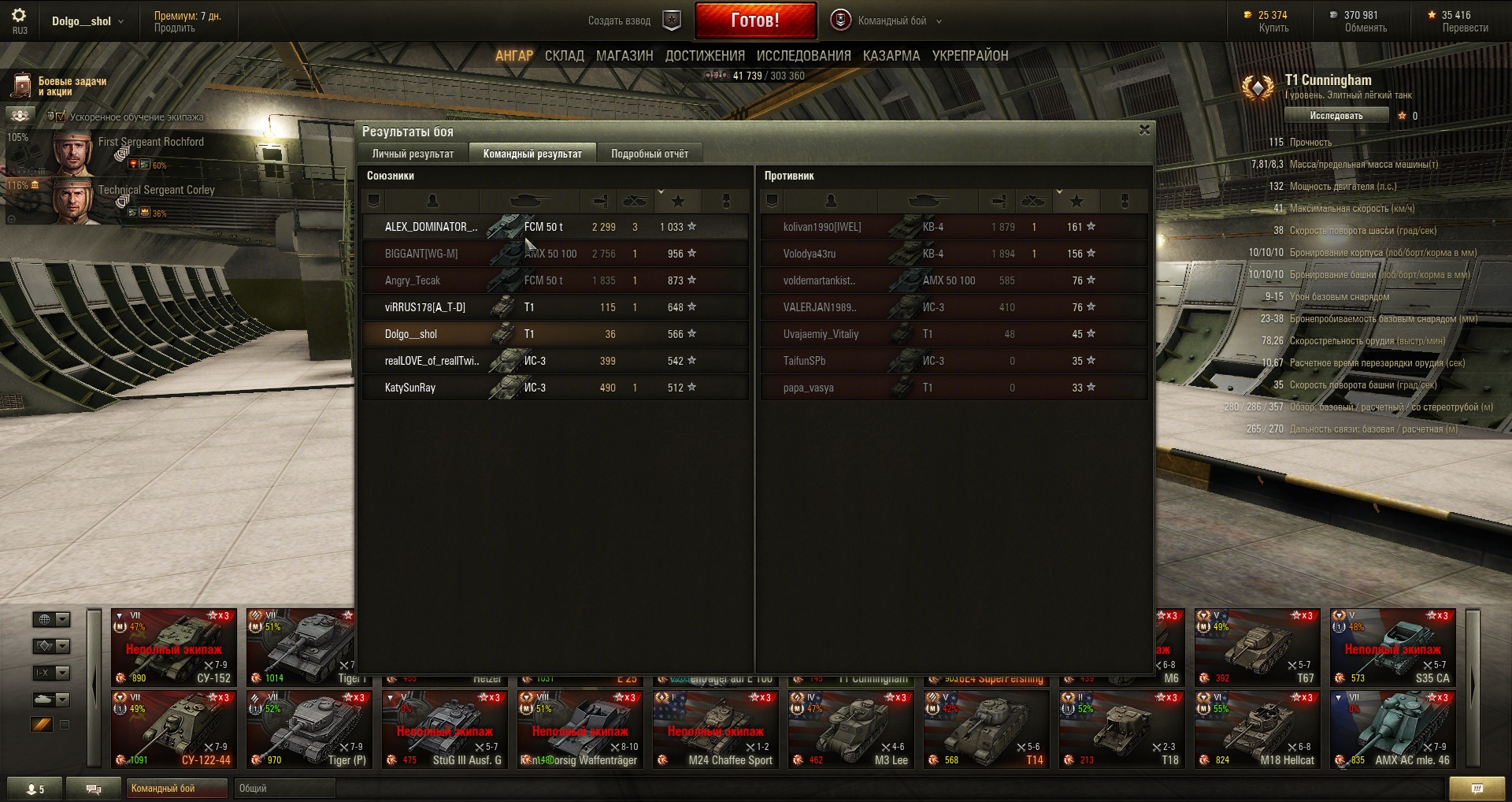Open the Подробный отчёт tab
This screenshot has height=802, width=1512.
pyautogui.click(x=649, y=154)
